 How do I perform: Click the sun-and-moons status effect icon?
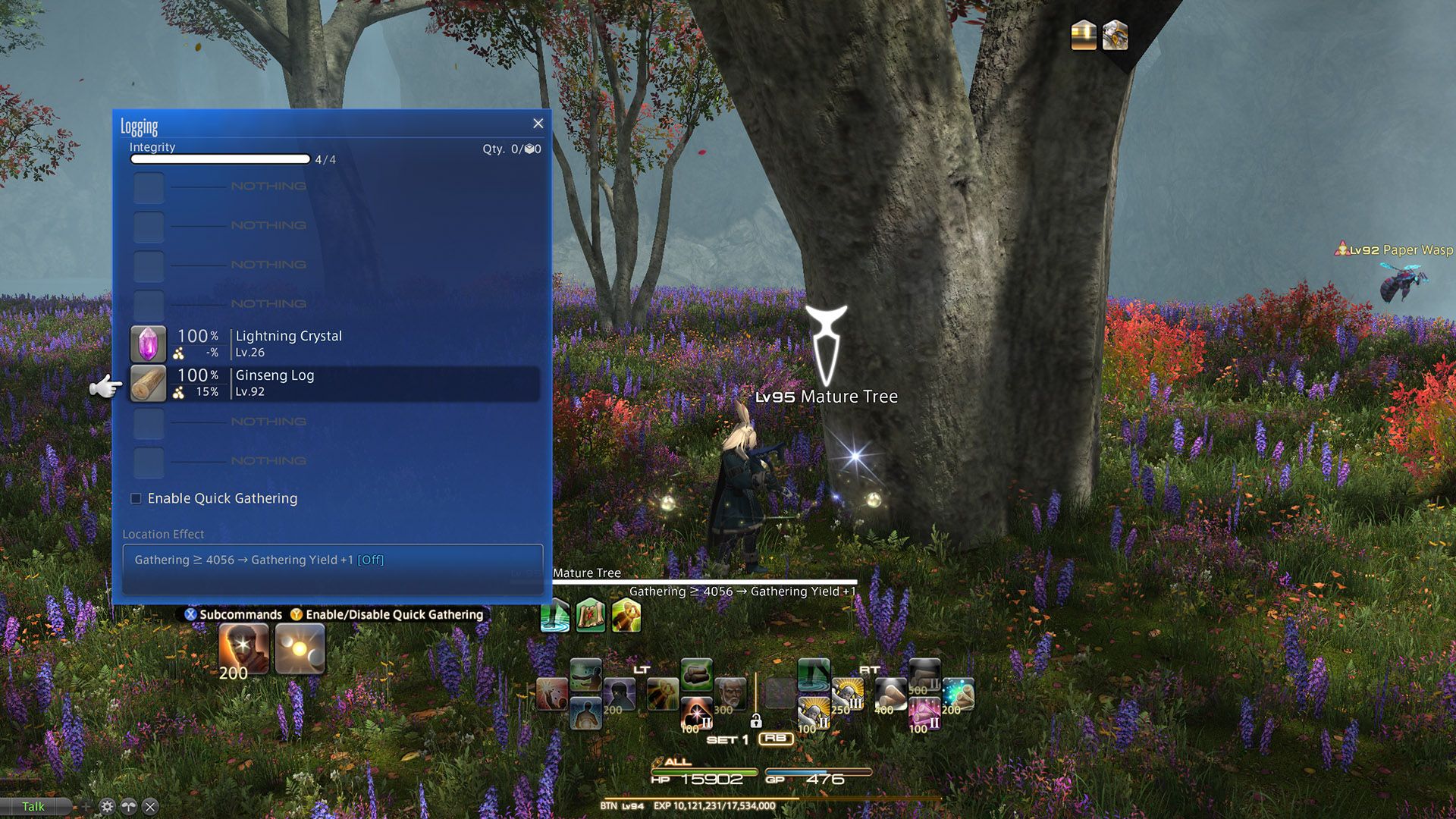[301, 648]
